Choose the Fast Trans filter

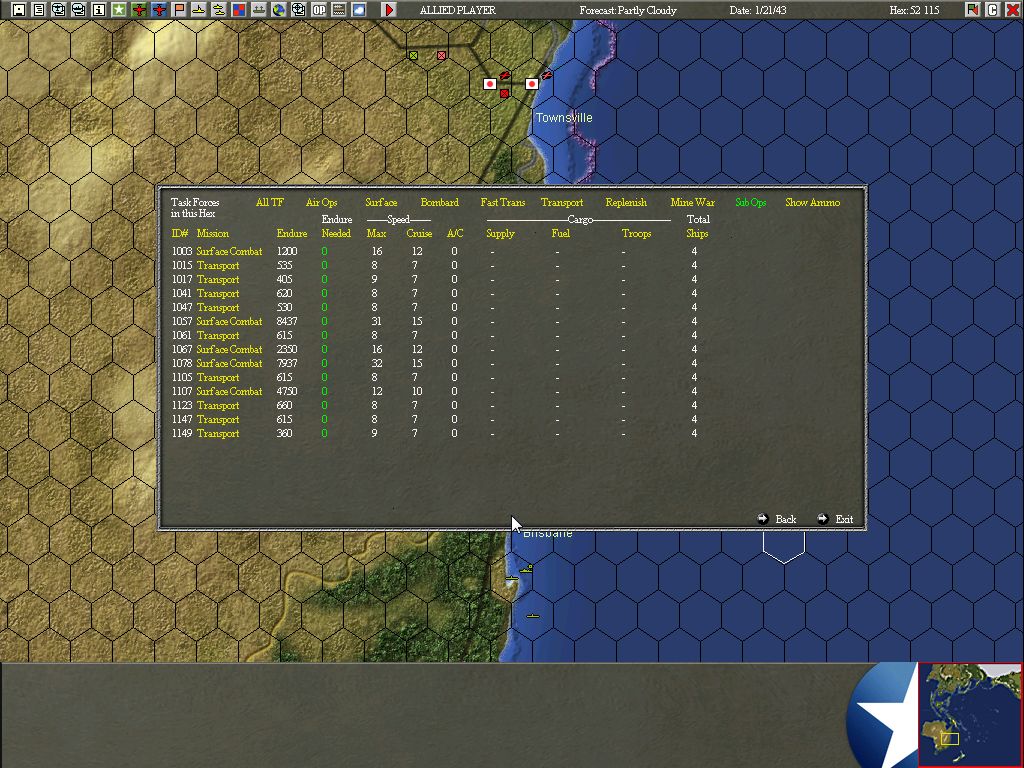502,203
